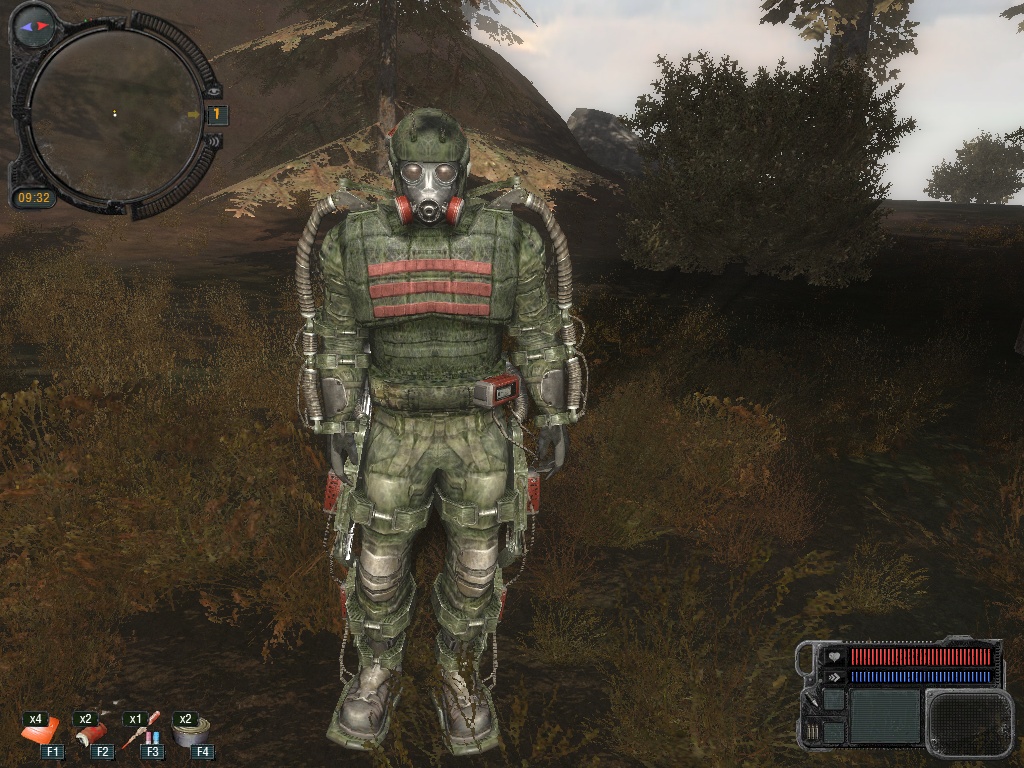Click the compass with red and blue arrows
The width and height of the screenshot is (1024, 768).
click(x=33, y=24)
